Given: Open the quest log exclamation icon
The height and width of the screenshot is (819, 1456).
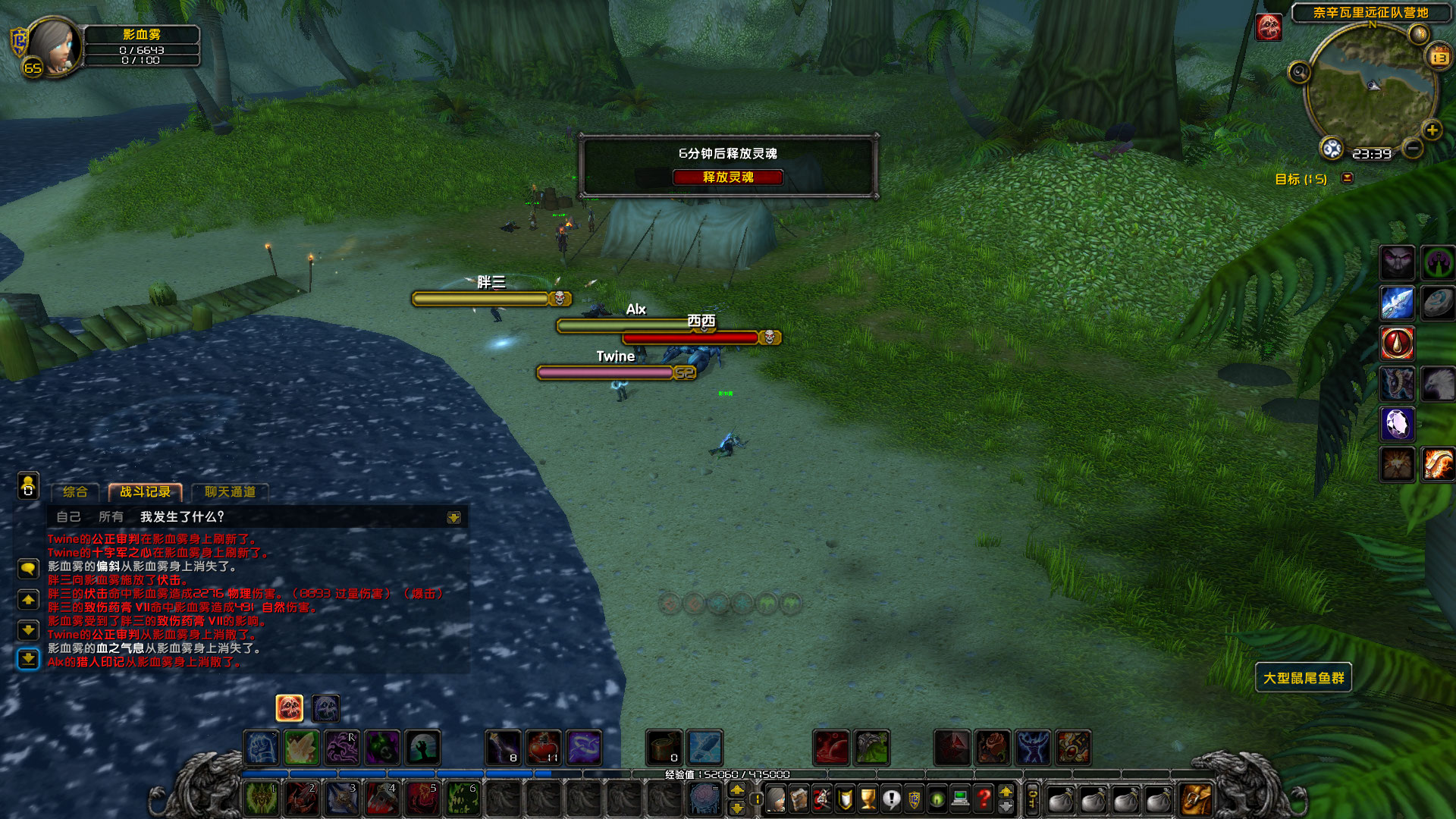Looking at the screenshot, I should click(890, 799).
